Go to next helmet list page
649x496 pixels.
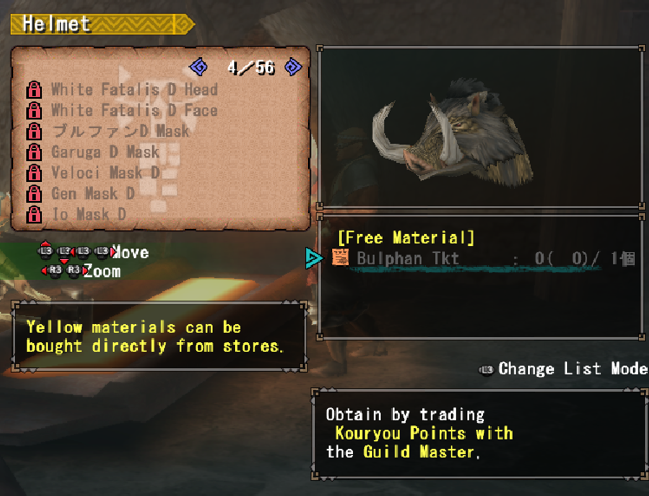coord(293,67)
